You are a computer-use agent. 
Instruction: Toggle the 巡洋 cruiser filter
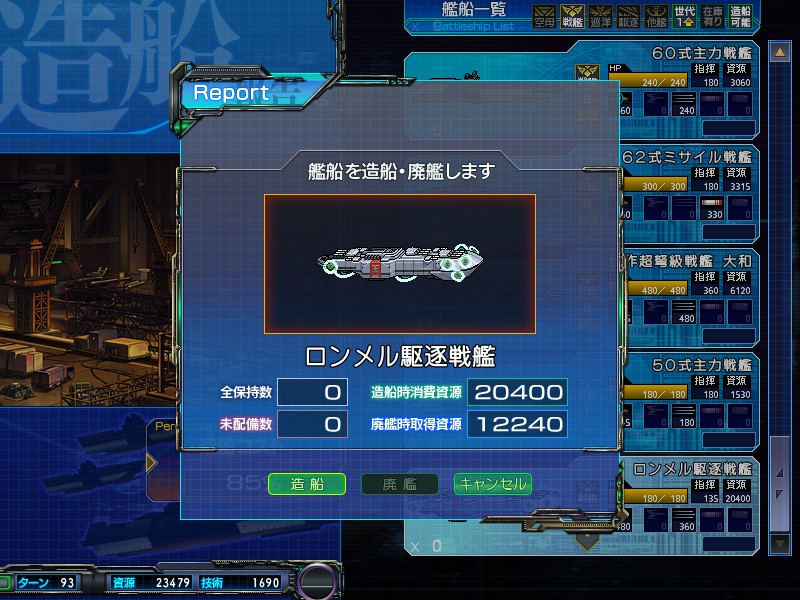(x=601, y=17)
